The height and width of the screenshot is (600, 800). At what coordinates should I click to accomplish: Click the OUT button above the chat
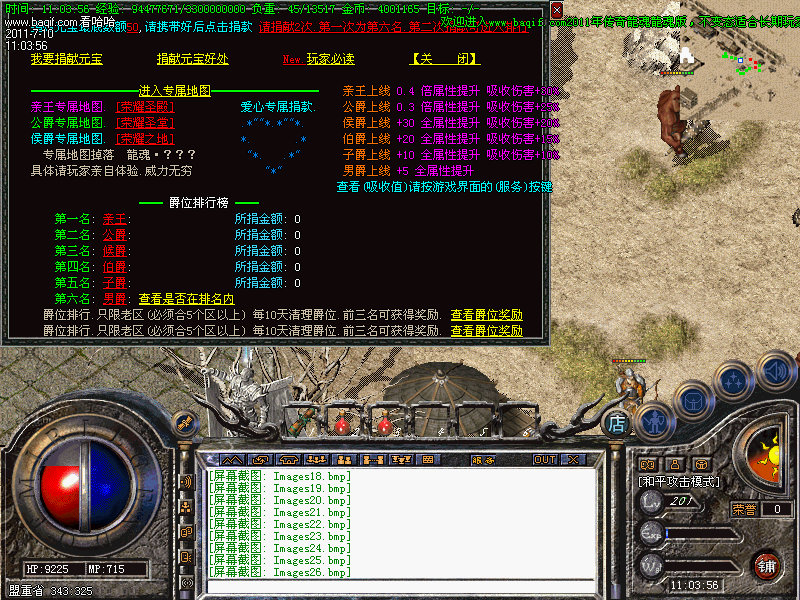pyautogui.click(x=544, y=460)
